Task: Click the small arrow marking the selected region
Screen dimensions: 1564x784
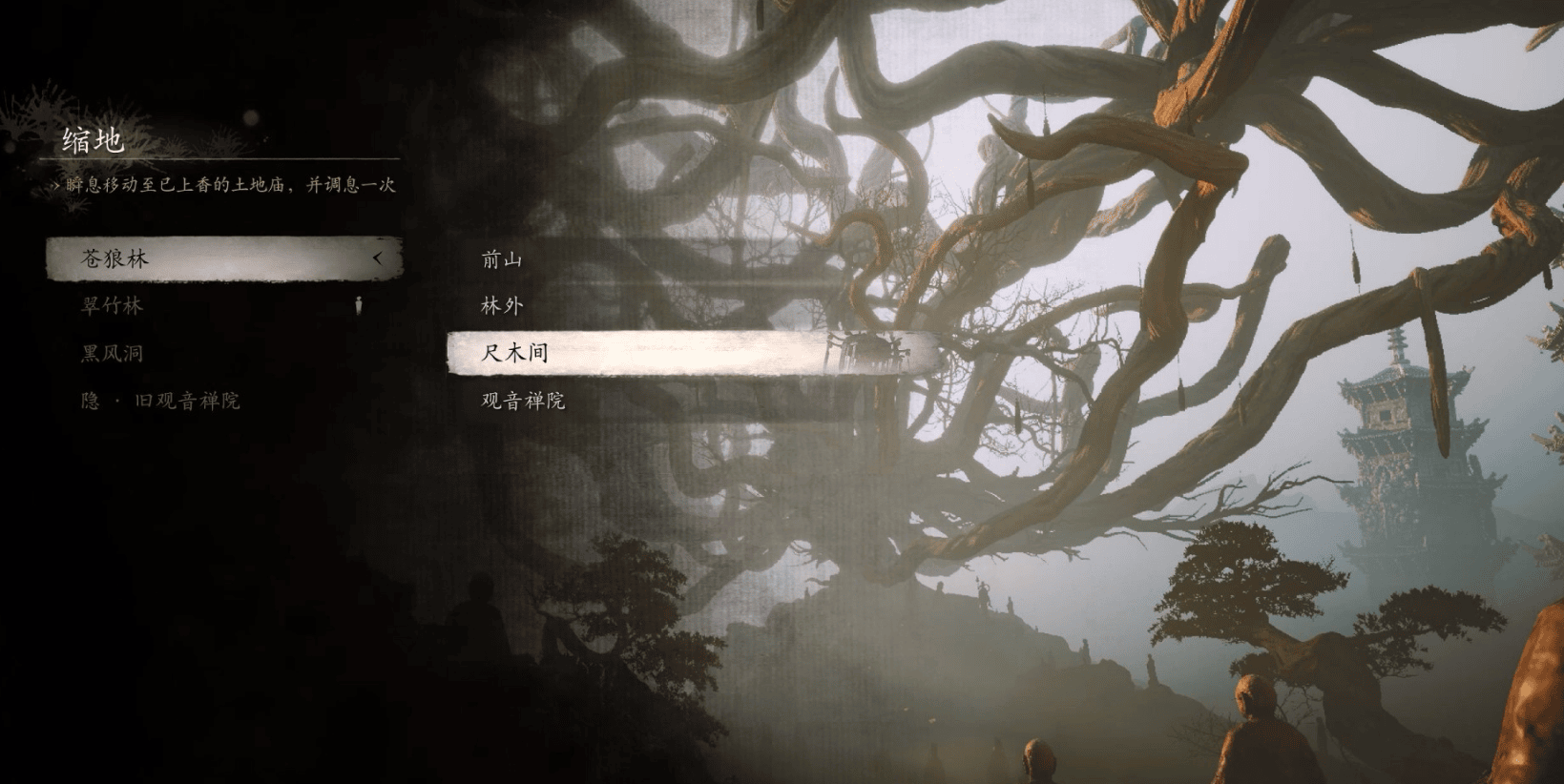Action: 380,258
